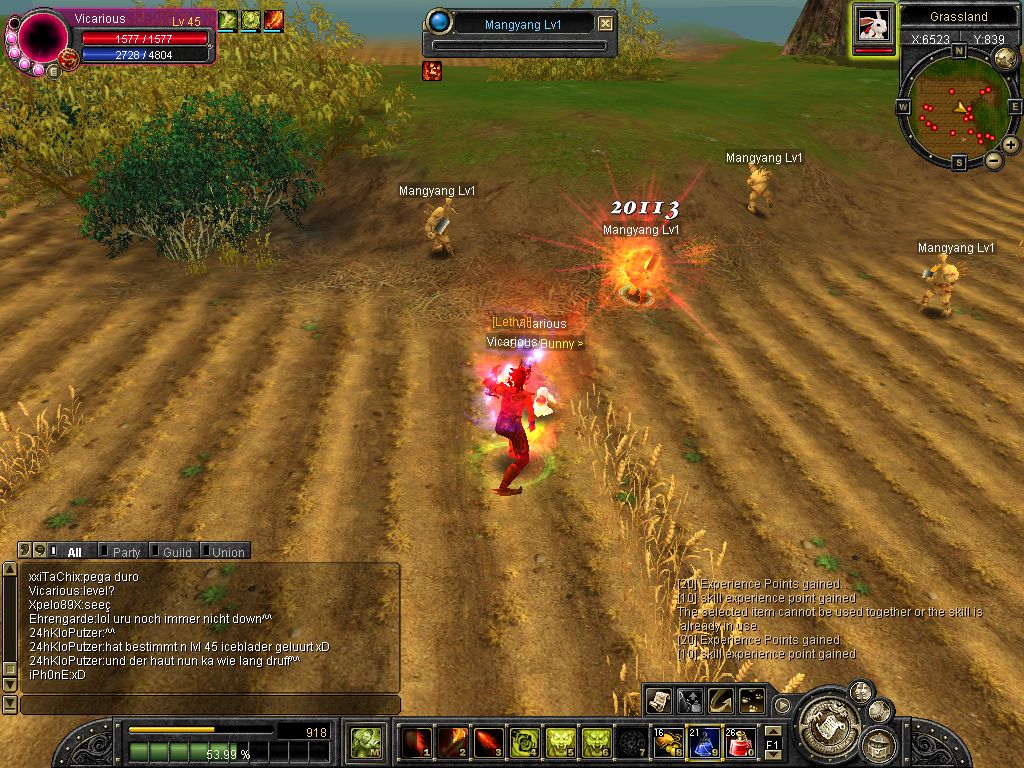Use the golden item in slot 8

pyautogui.click(x=668, y=742)
